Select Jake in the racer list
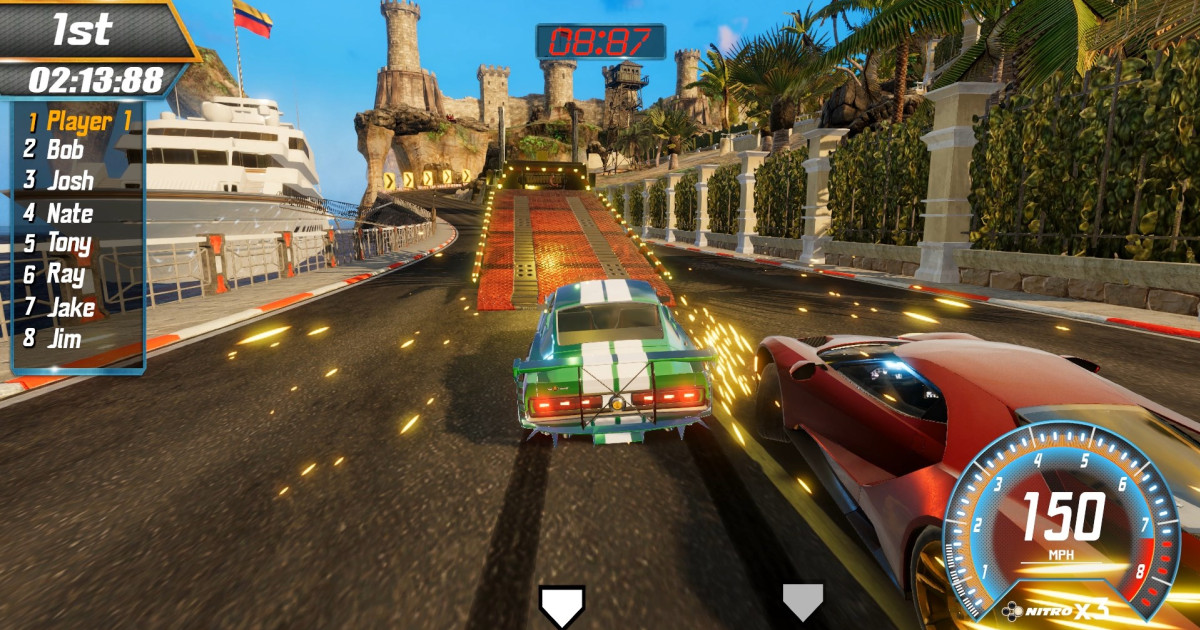 coord(70,306)
